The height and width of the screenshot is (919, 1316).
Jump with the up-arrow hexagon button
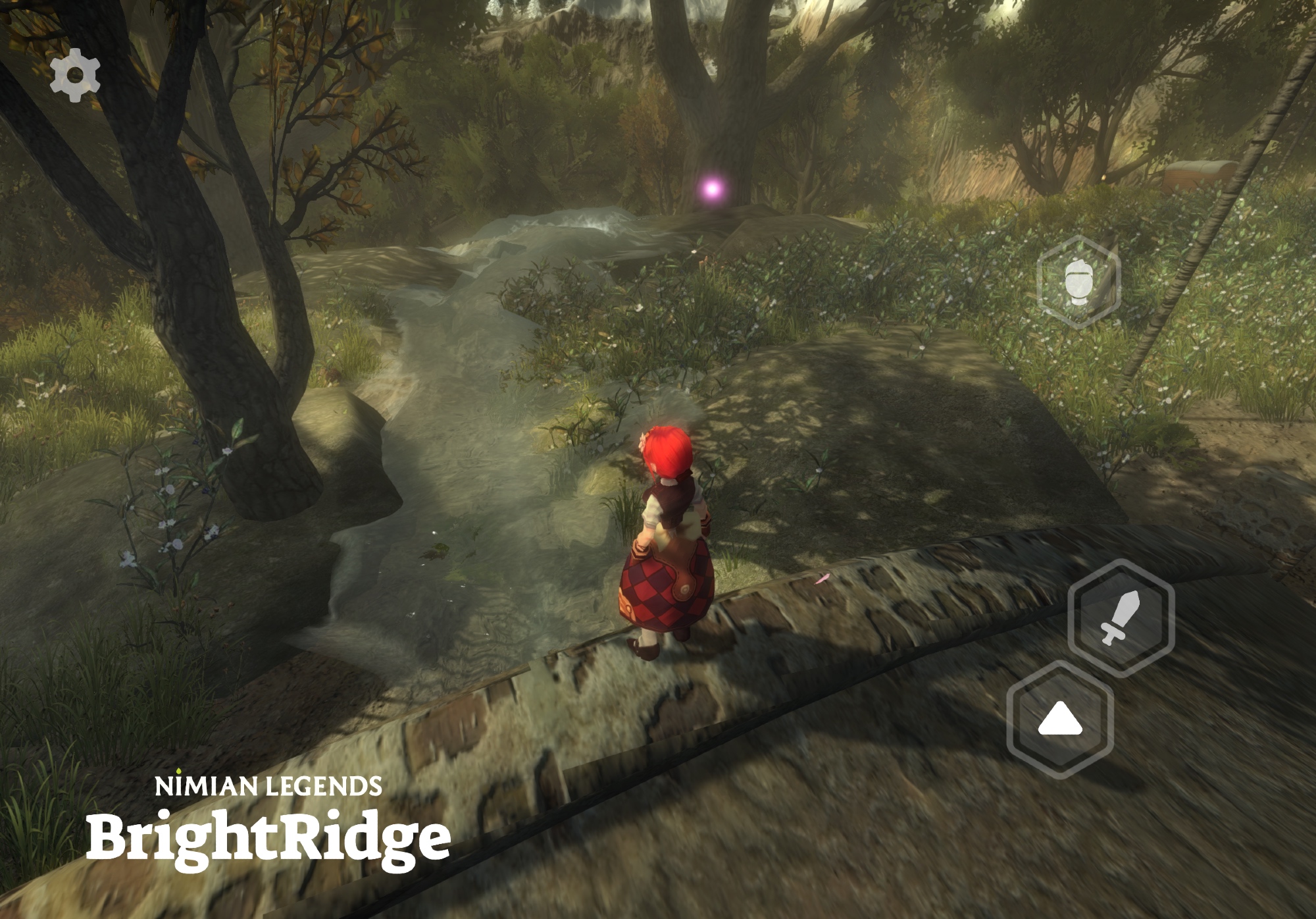tap(1060, 720)
